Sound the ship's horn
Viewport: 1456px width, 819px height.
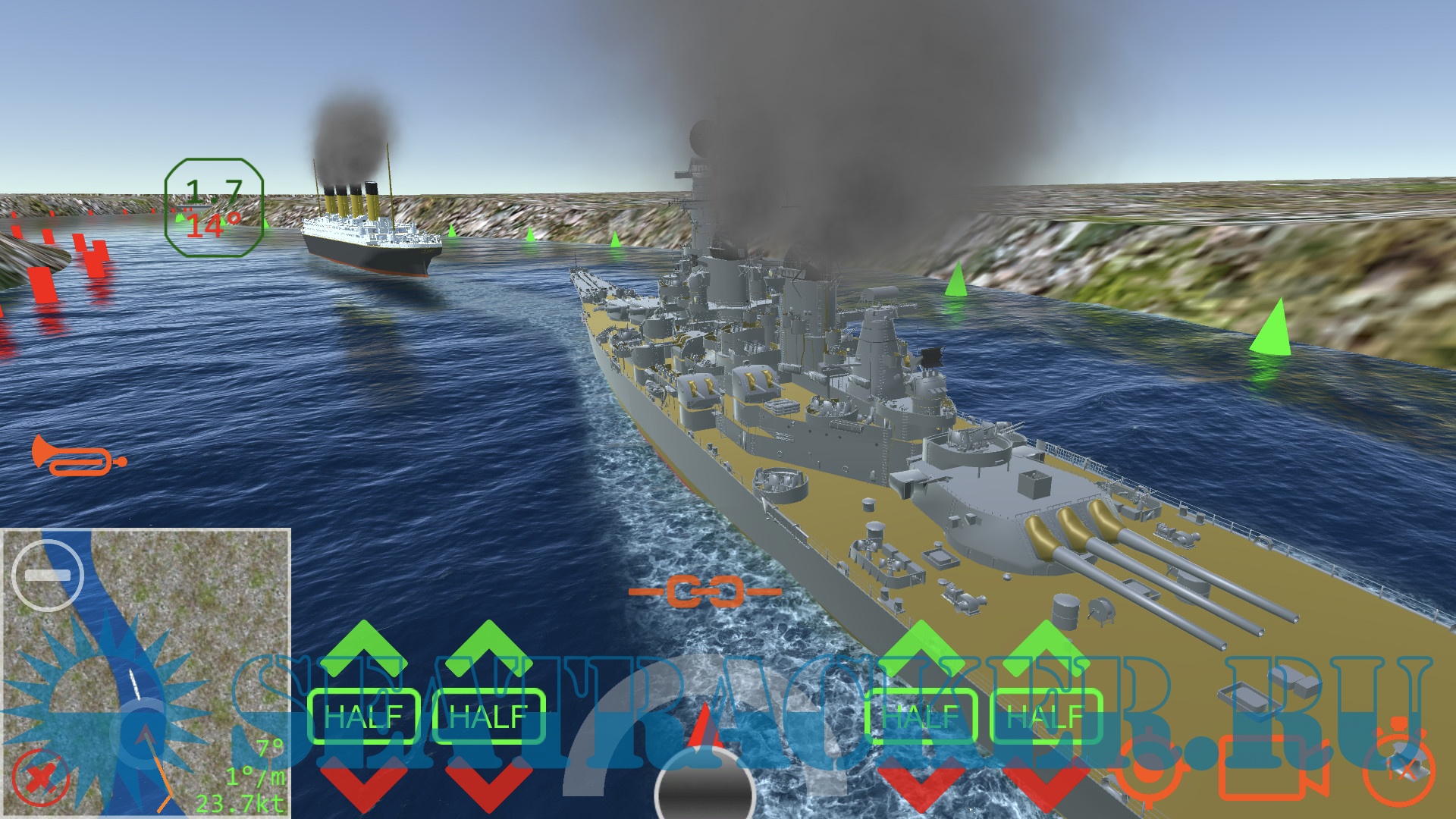78,456
